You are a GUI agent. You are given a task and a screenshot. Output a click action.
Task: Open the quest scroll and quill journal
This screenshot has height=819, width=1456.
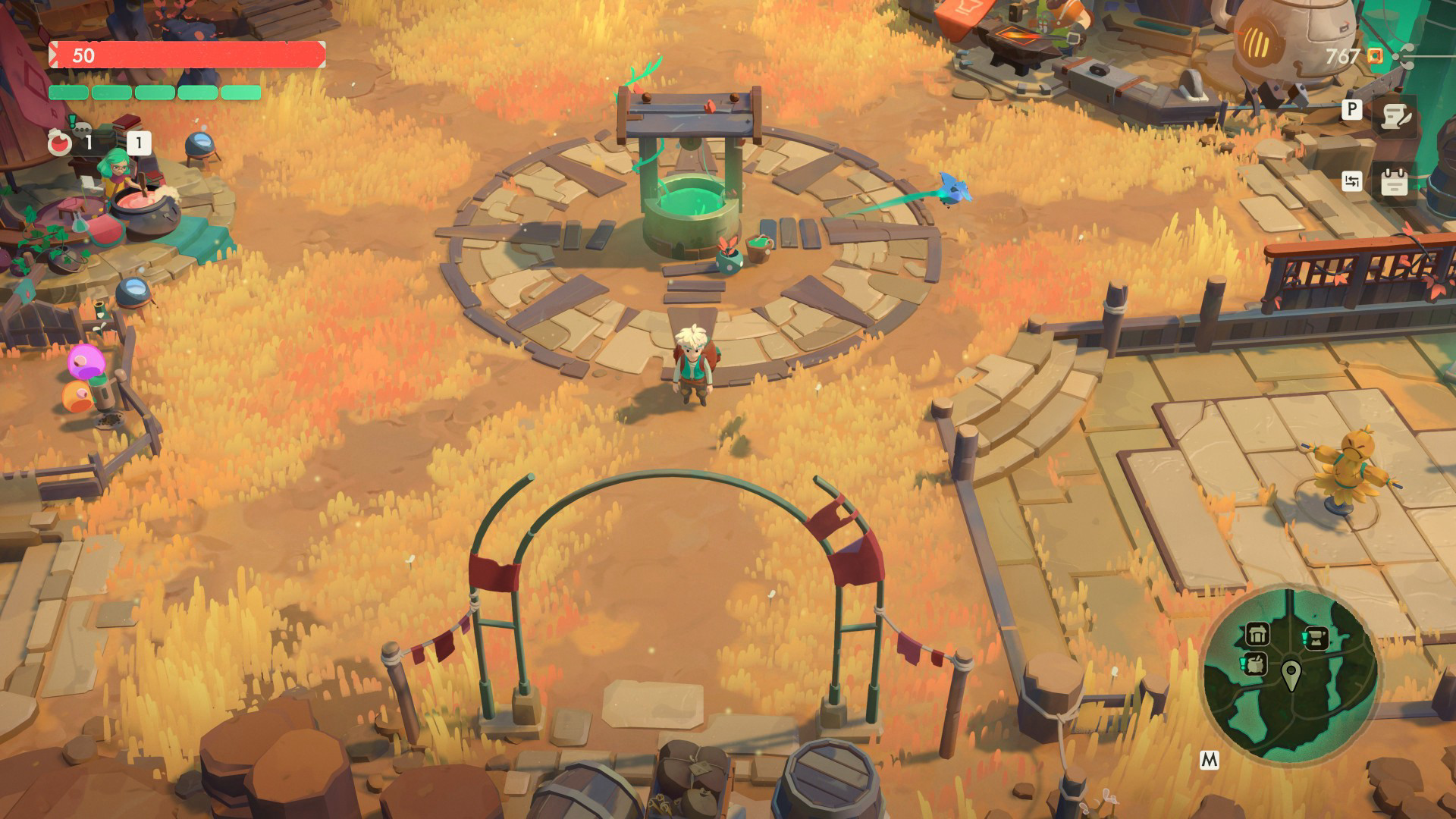pos(1395,116)
